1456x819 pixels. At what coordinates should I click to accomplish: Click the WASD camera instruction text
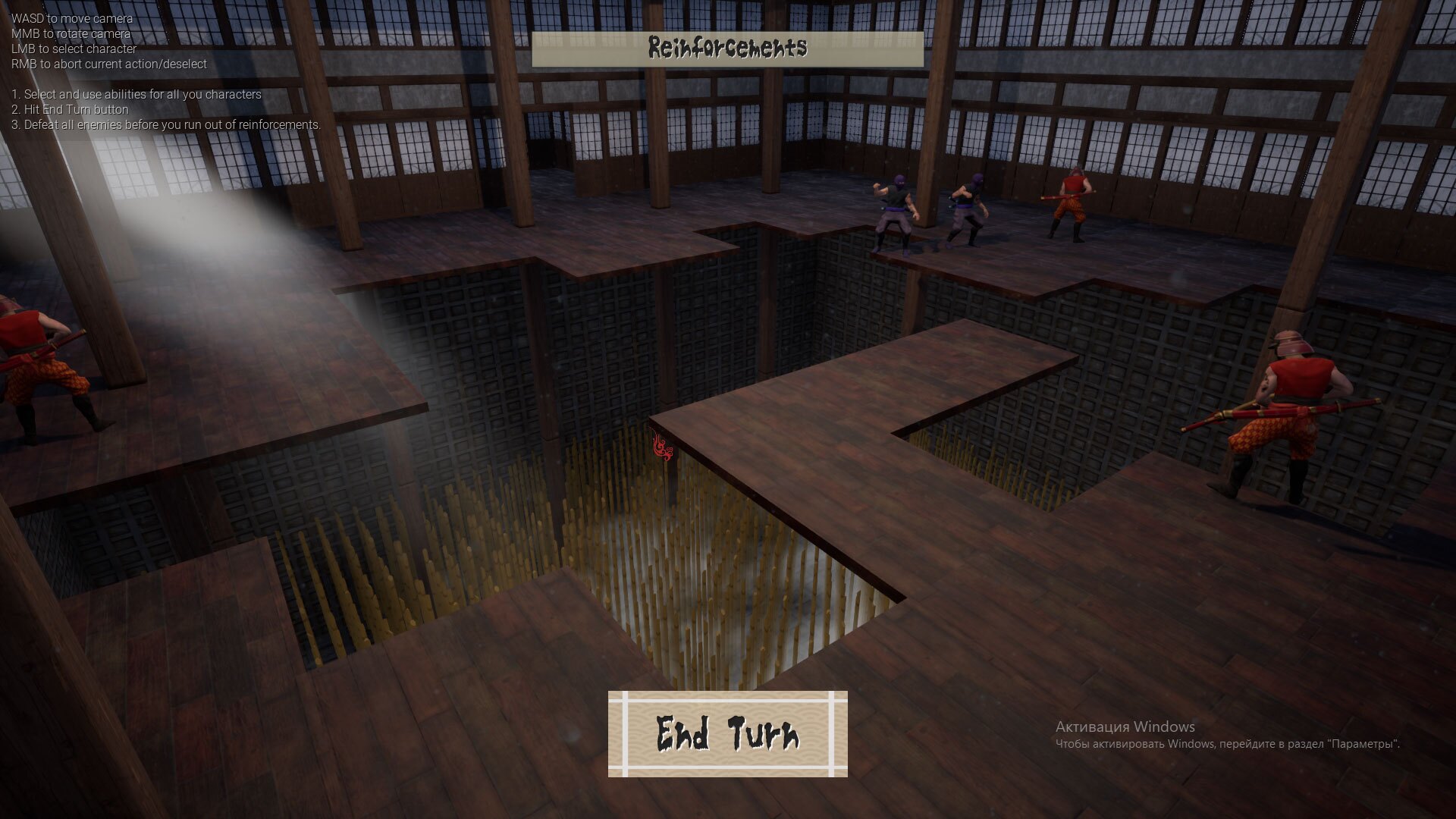click(x=72, y=19)
